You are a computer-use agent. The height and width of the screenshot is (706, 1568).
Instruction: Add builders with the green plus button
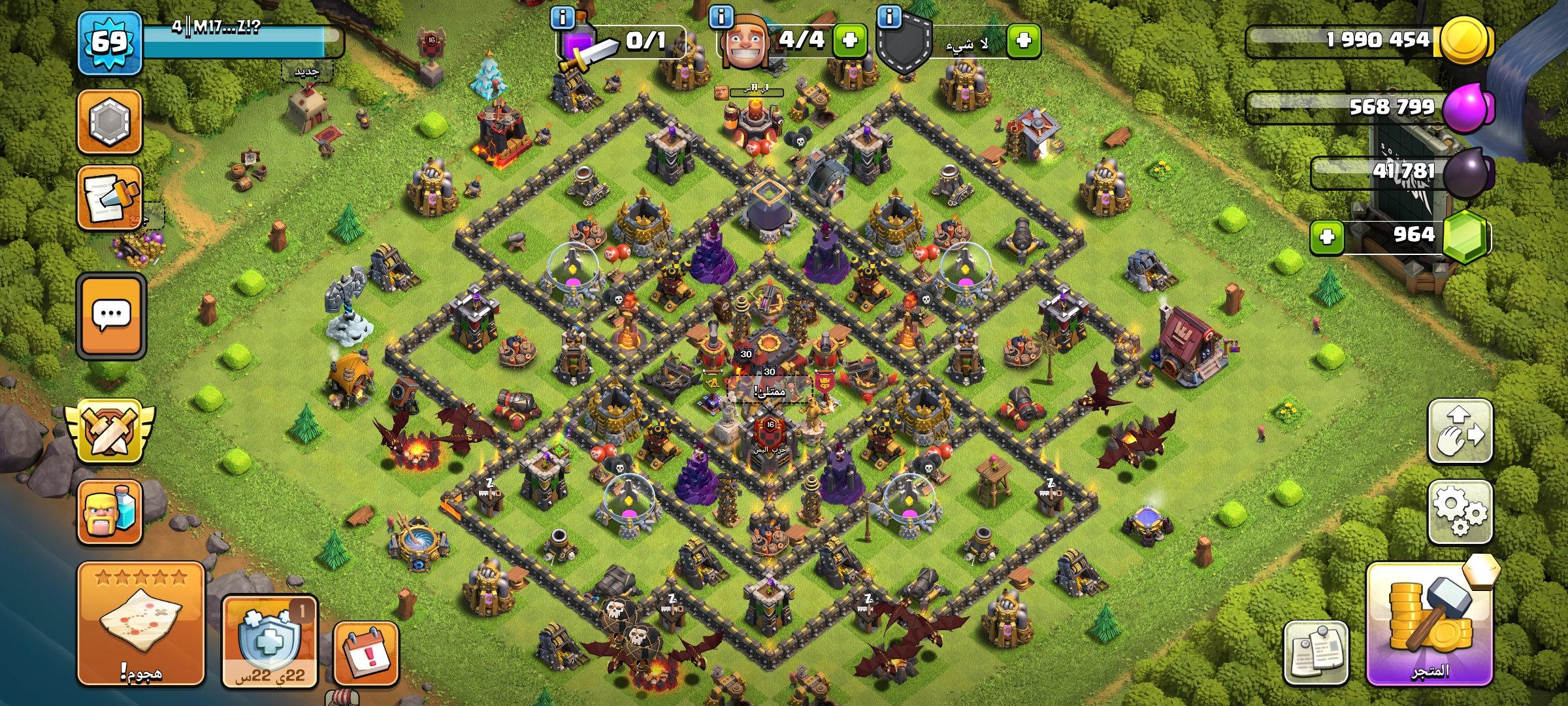coord(850,41)
